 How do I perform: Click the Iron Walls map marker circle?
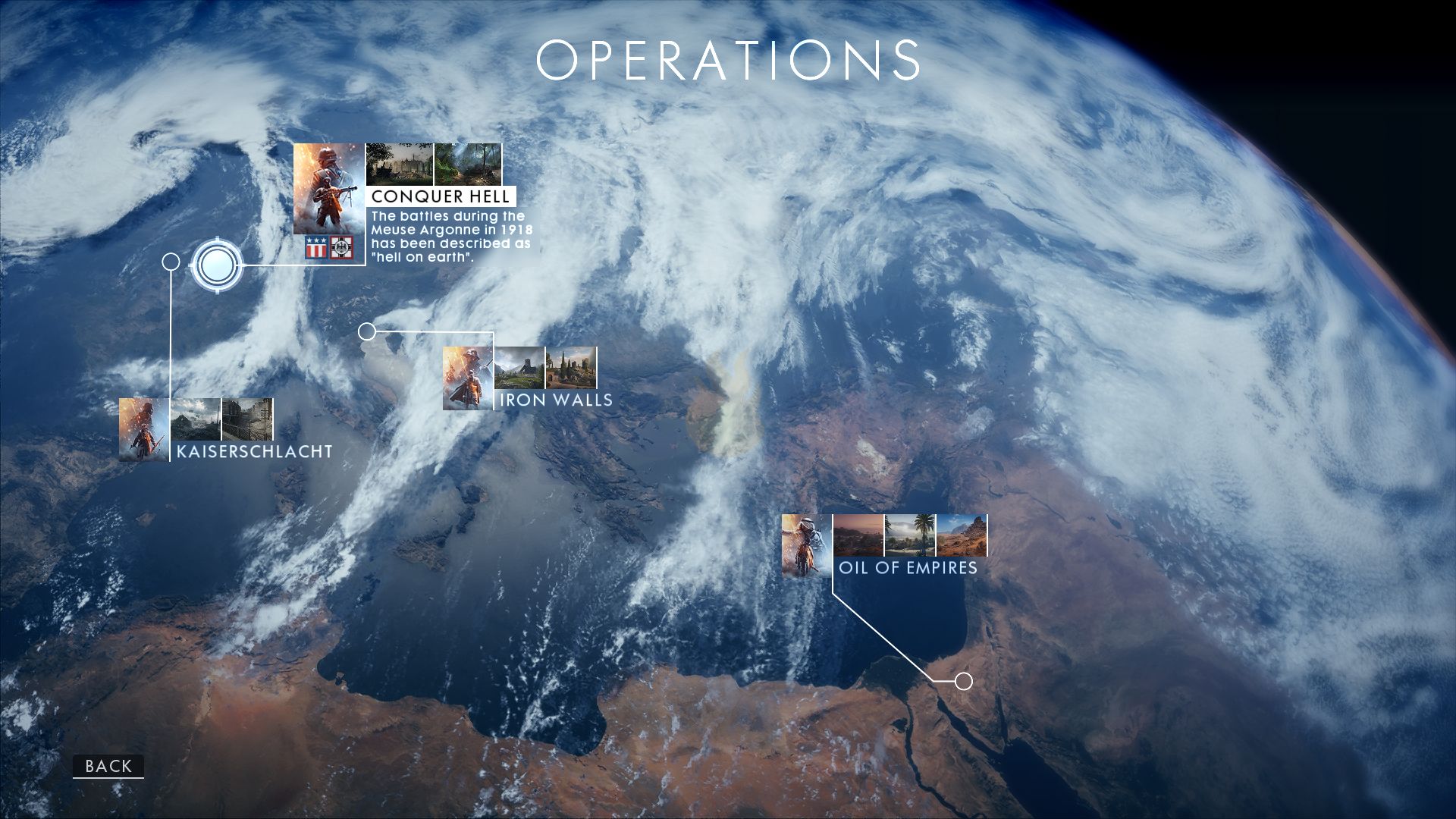(367, 331)
